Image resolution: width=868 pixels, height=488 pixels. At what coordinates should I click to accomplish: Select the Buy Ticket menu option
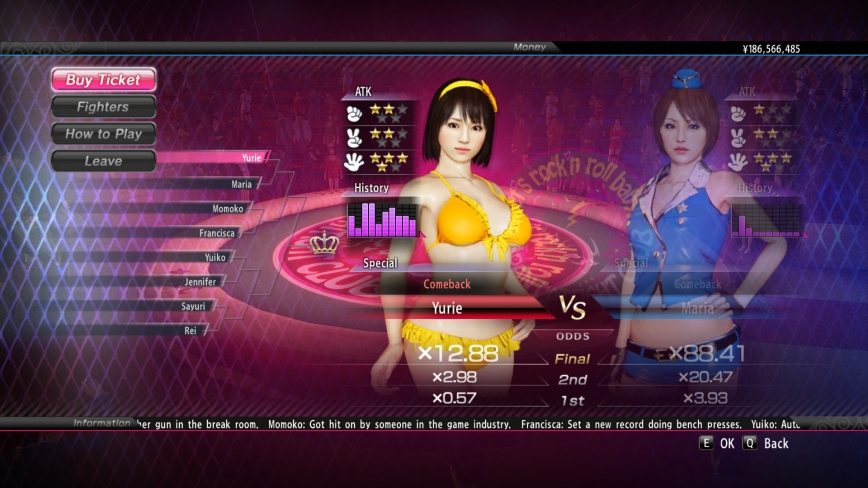pos(103,80)
